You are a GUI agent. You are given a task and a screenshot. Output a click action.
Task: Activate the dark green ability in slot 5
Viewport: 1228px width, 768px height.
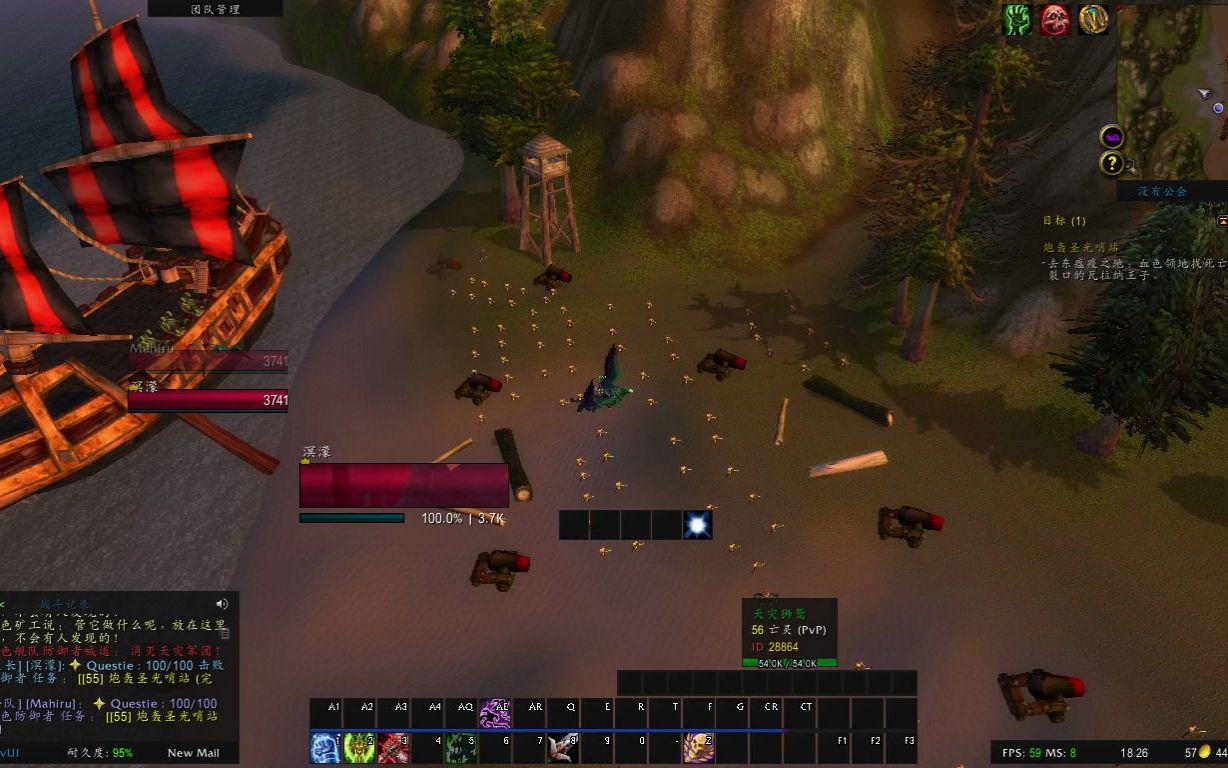[x=461, y=748]
